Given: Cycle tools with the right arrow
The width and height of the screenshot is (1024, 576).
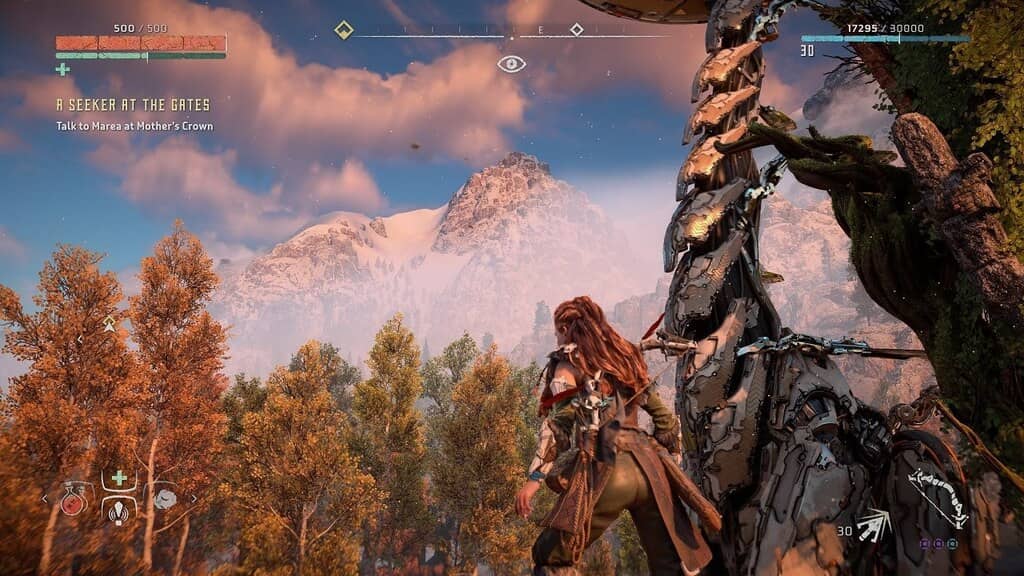Looking at the screenshot, I should [x=194, y=498].
